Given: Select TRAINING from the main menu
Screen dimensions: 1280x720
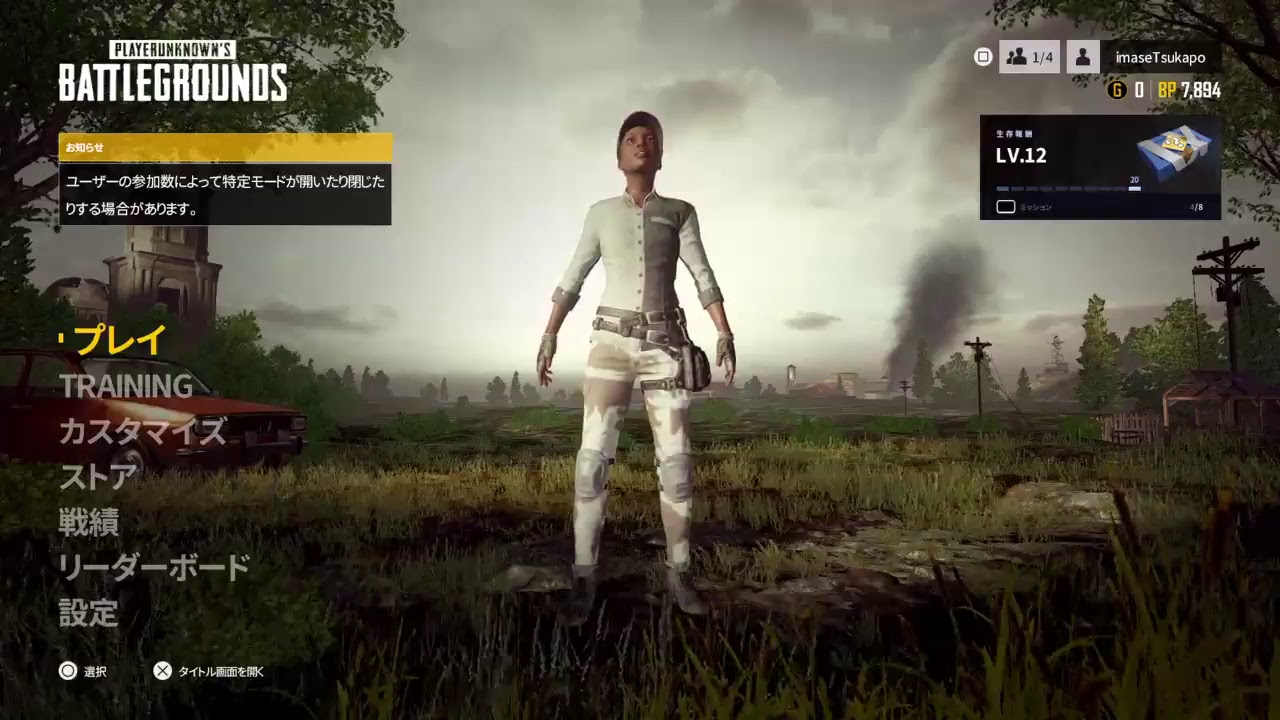Looking at the screenshot, I should (x=127, y=386).
